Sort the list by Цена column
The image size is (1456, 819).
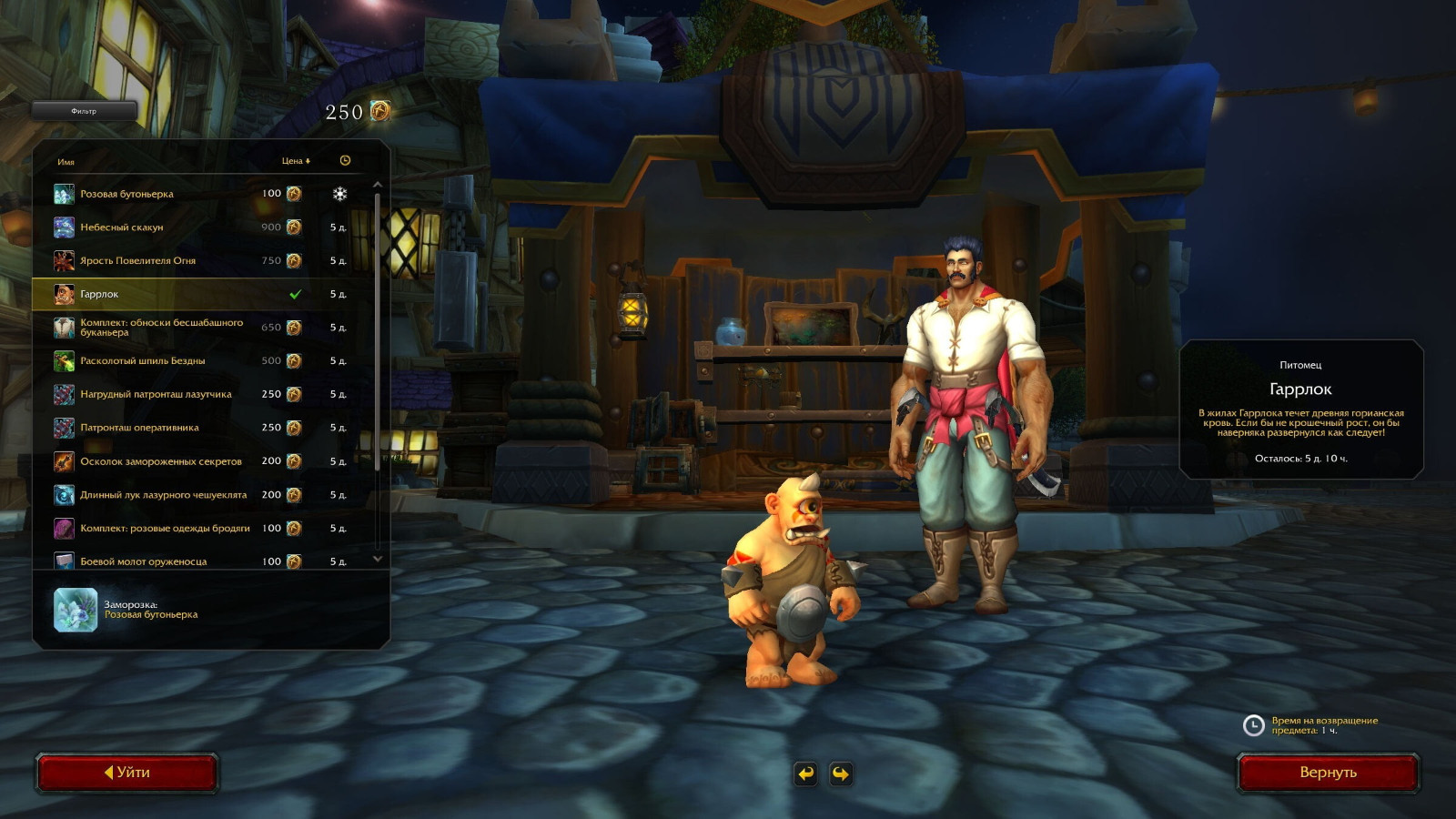(295, 161)
